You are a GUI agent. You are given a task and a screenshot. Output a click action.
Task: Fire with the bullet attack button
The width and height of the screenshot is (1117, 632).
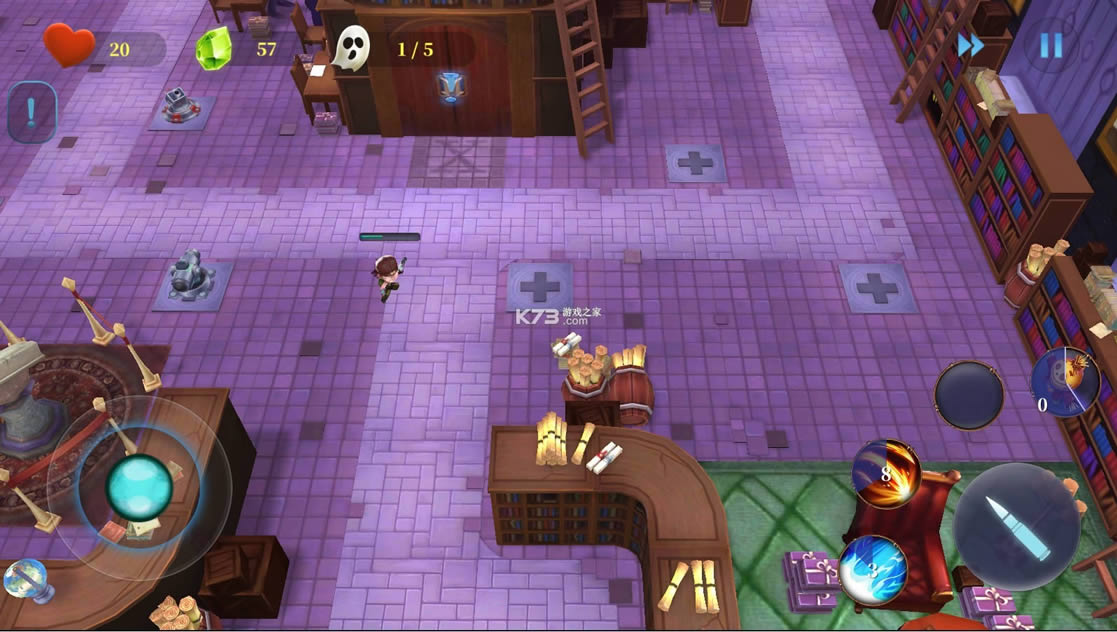(x=1016, y=526)
